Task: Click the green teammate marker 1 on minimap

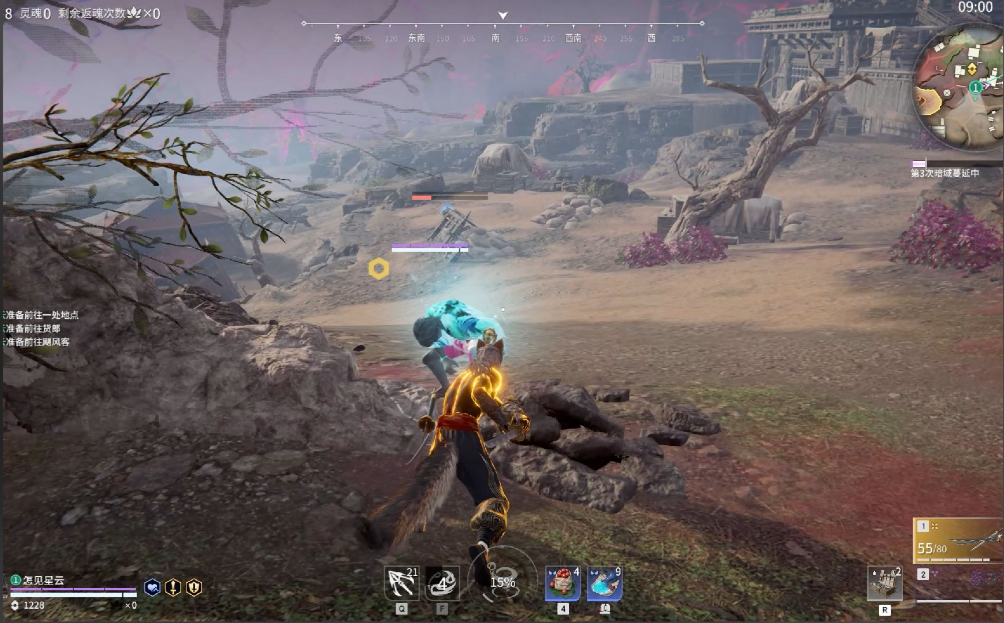Action: coord(975,88)
